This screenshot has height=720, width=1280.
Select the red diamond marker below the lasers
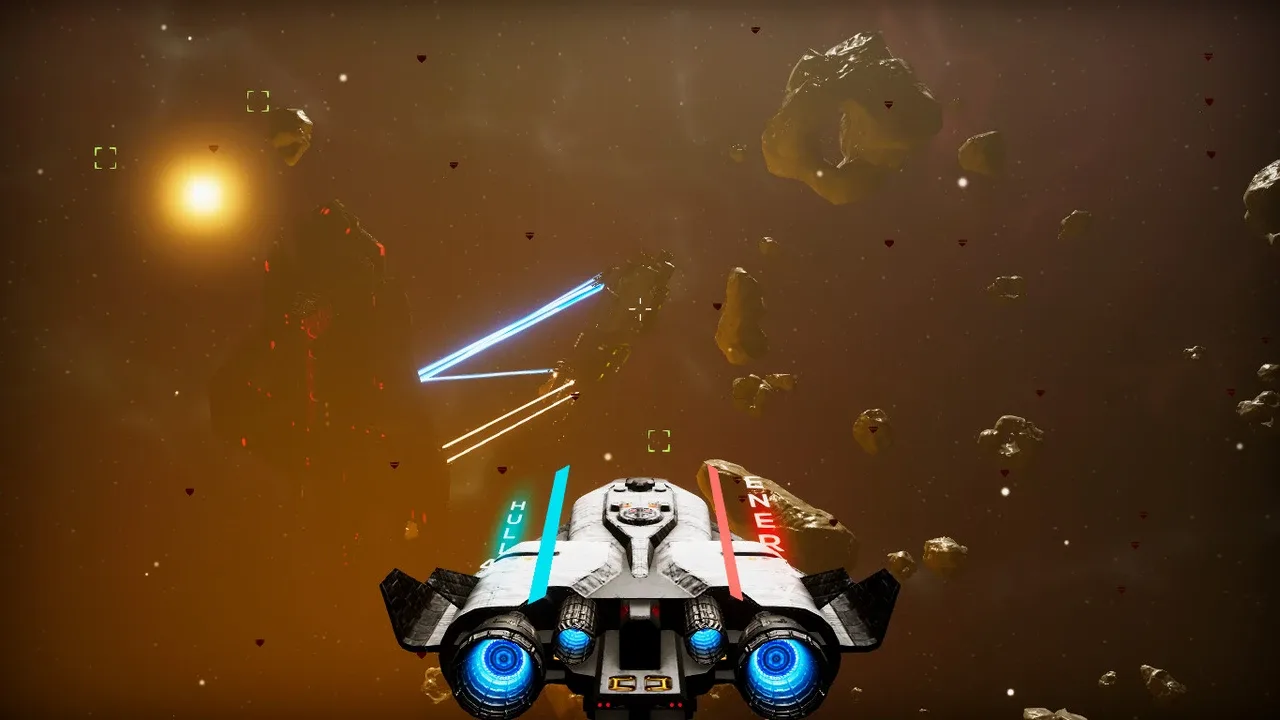pos(502,470)
